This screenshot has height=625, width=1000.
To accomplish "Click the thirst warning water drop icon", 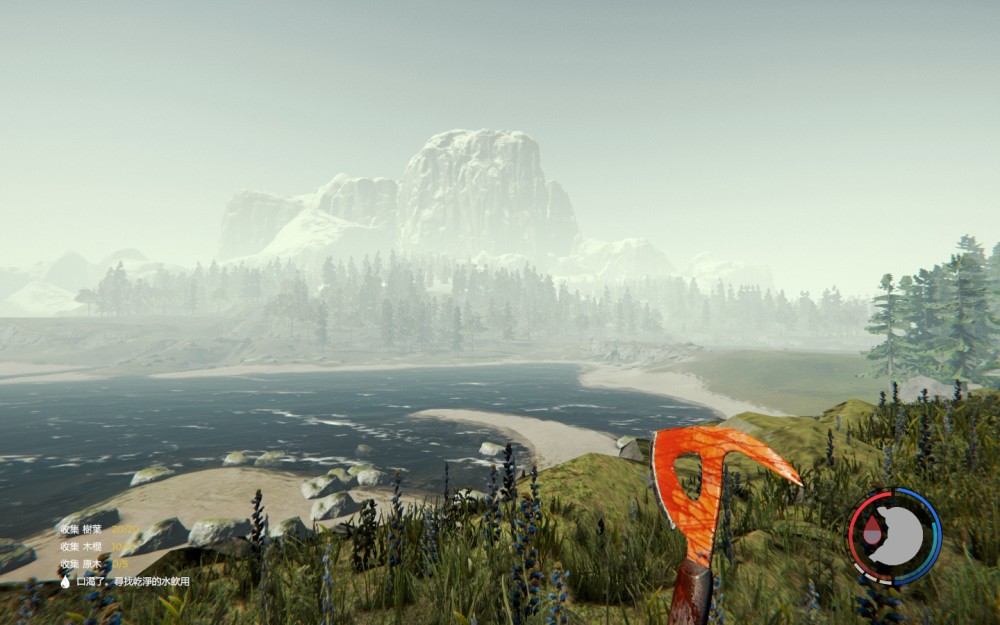I will pos(65,581).
